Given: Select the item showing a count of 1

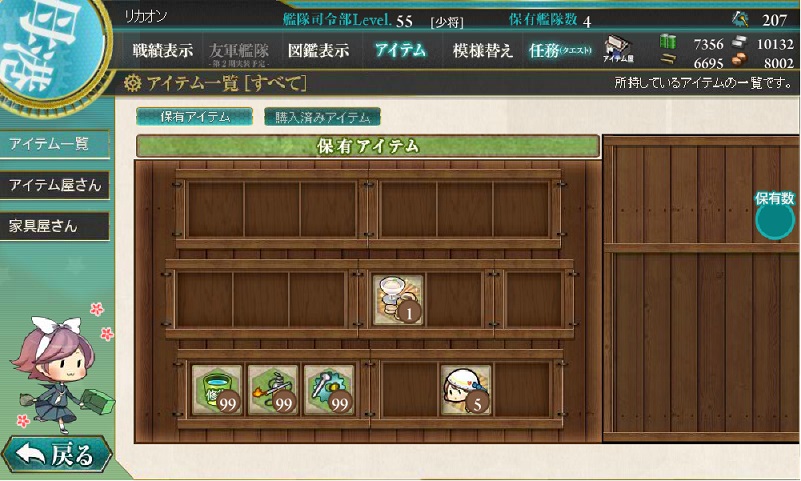Looking at the screenshot, I should 399,299.
